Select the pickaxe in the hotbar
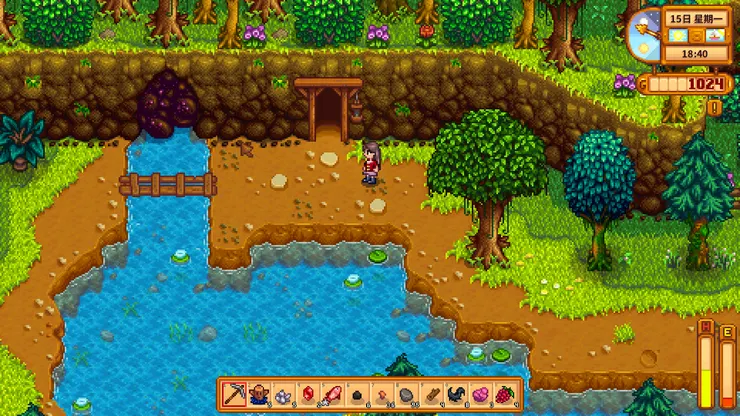The image size is (740, 416). pyautogui.click(x=233, y=393)
